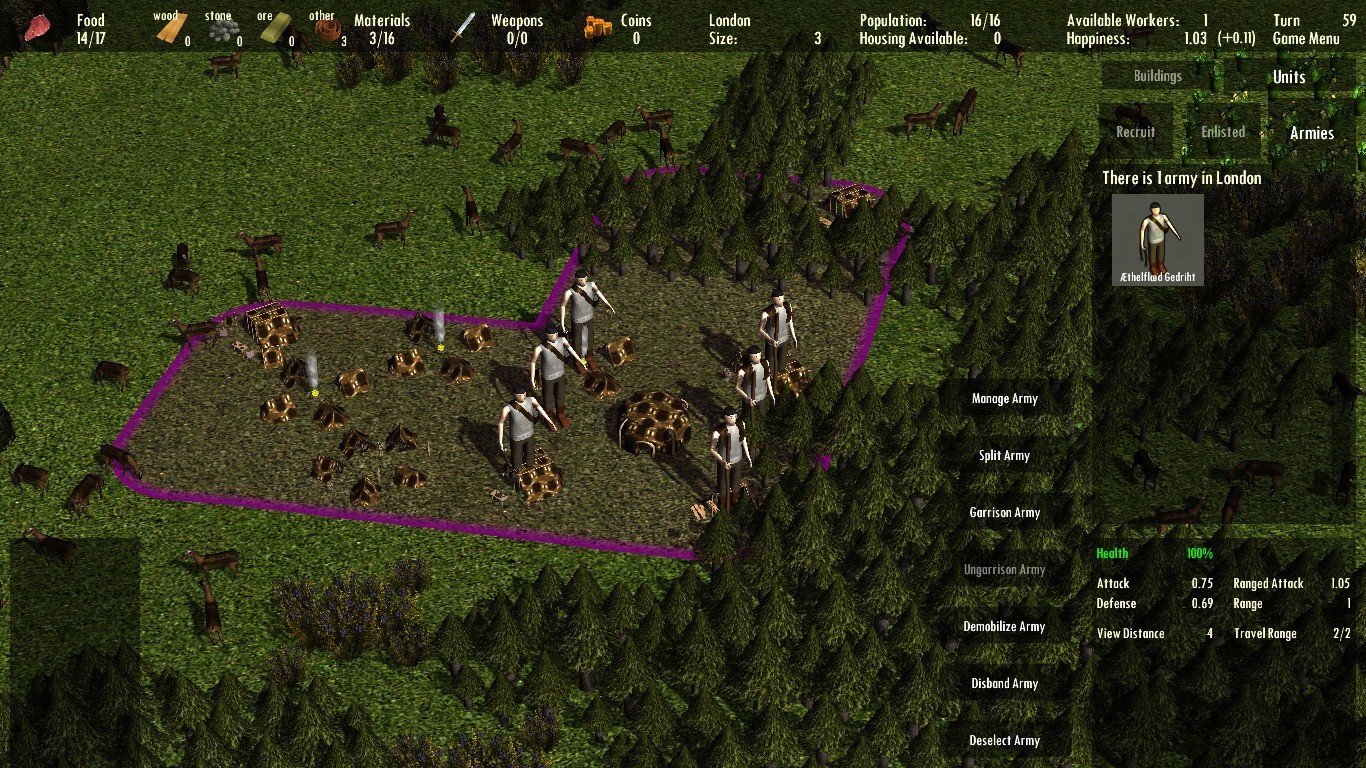This screenshot has height=768, width=1366.
Task: Switch to the Armies tab
Action: pos(1311,132)
